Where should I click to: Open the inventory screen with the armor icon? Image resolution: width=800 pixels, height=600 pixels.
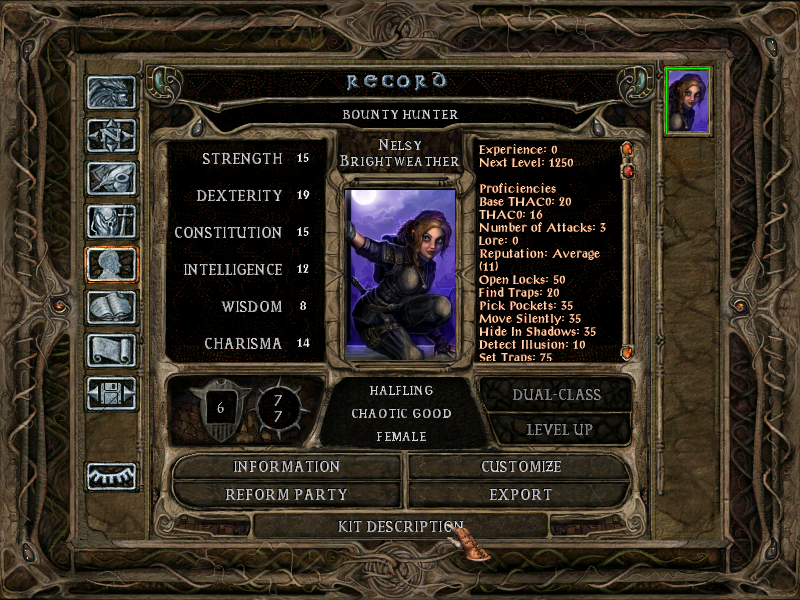(x=111, y=222)
